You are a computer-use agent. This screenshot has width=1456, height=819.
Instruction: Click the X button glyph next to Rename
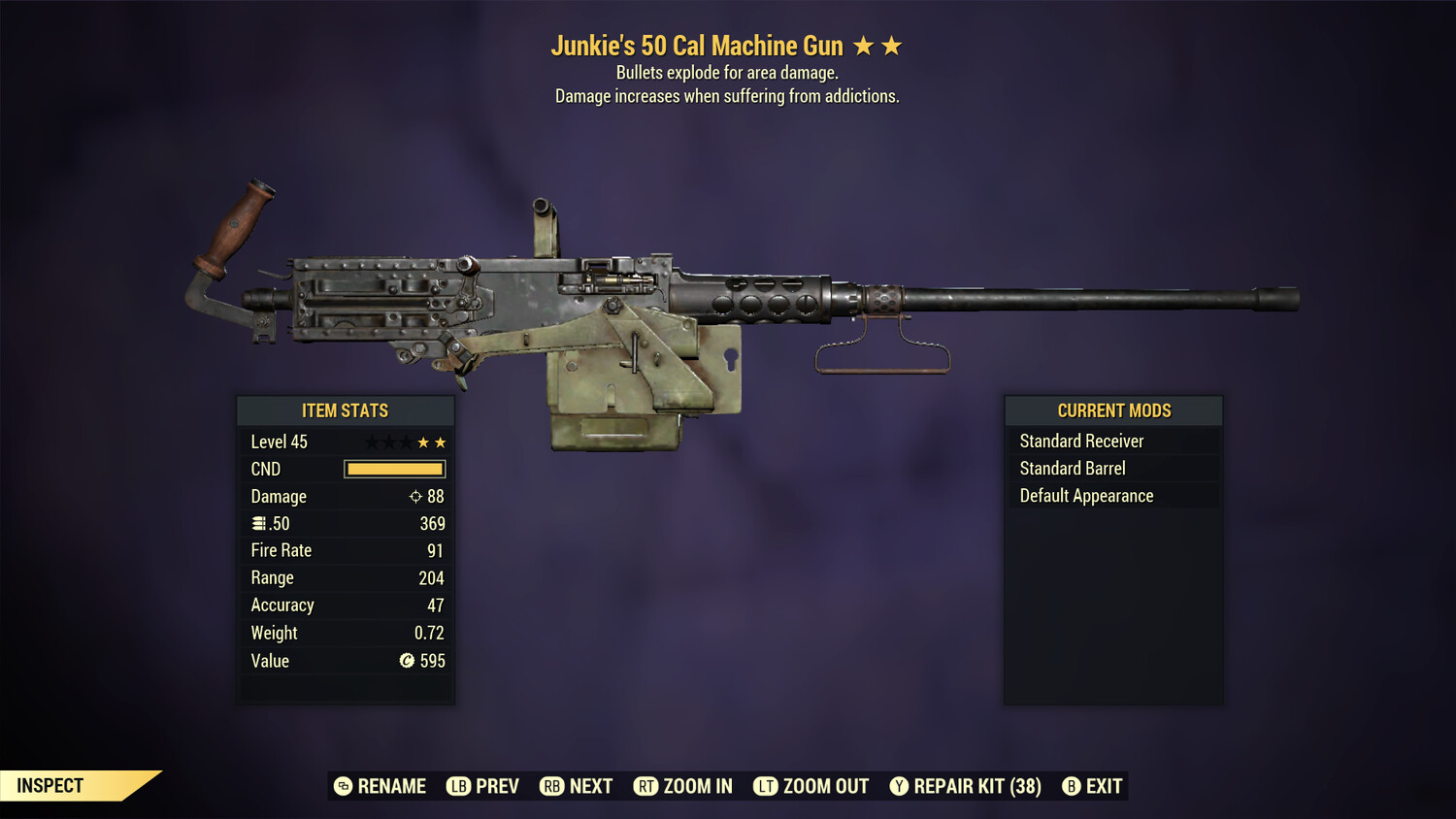tap(343, 786)
